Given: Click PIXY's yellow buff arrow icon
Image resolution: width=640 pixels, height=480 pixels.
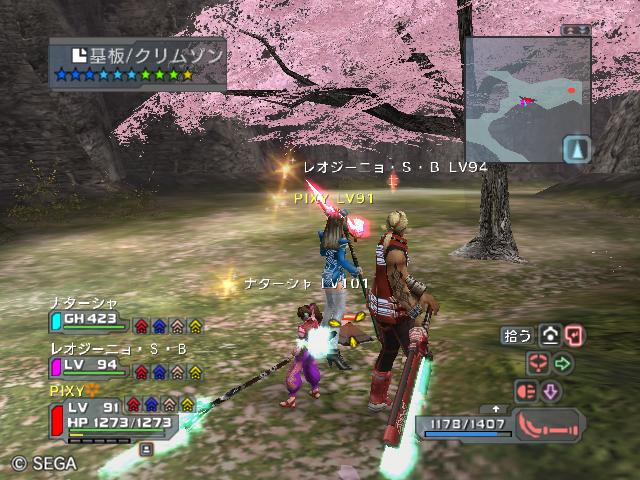Looking at the screenshot, I should tap(186, 404).
